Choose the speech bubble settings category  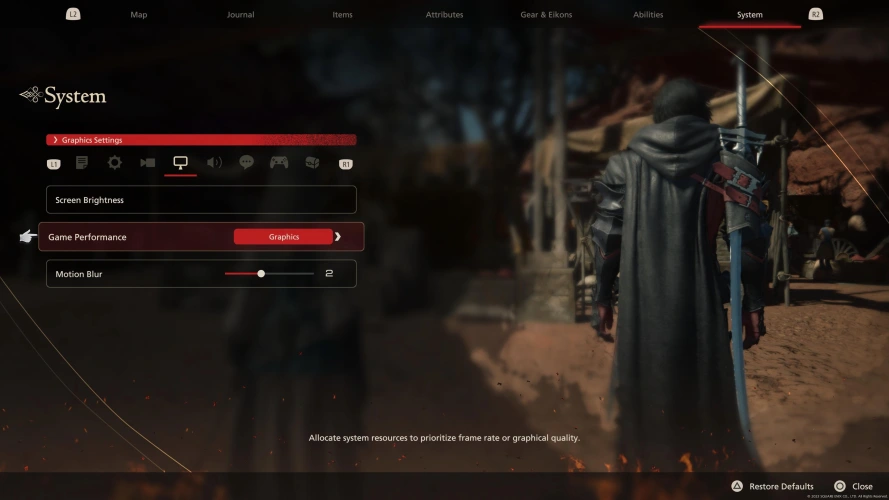[x=246, y=162]
